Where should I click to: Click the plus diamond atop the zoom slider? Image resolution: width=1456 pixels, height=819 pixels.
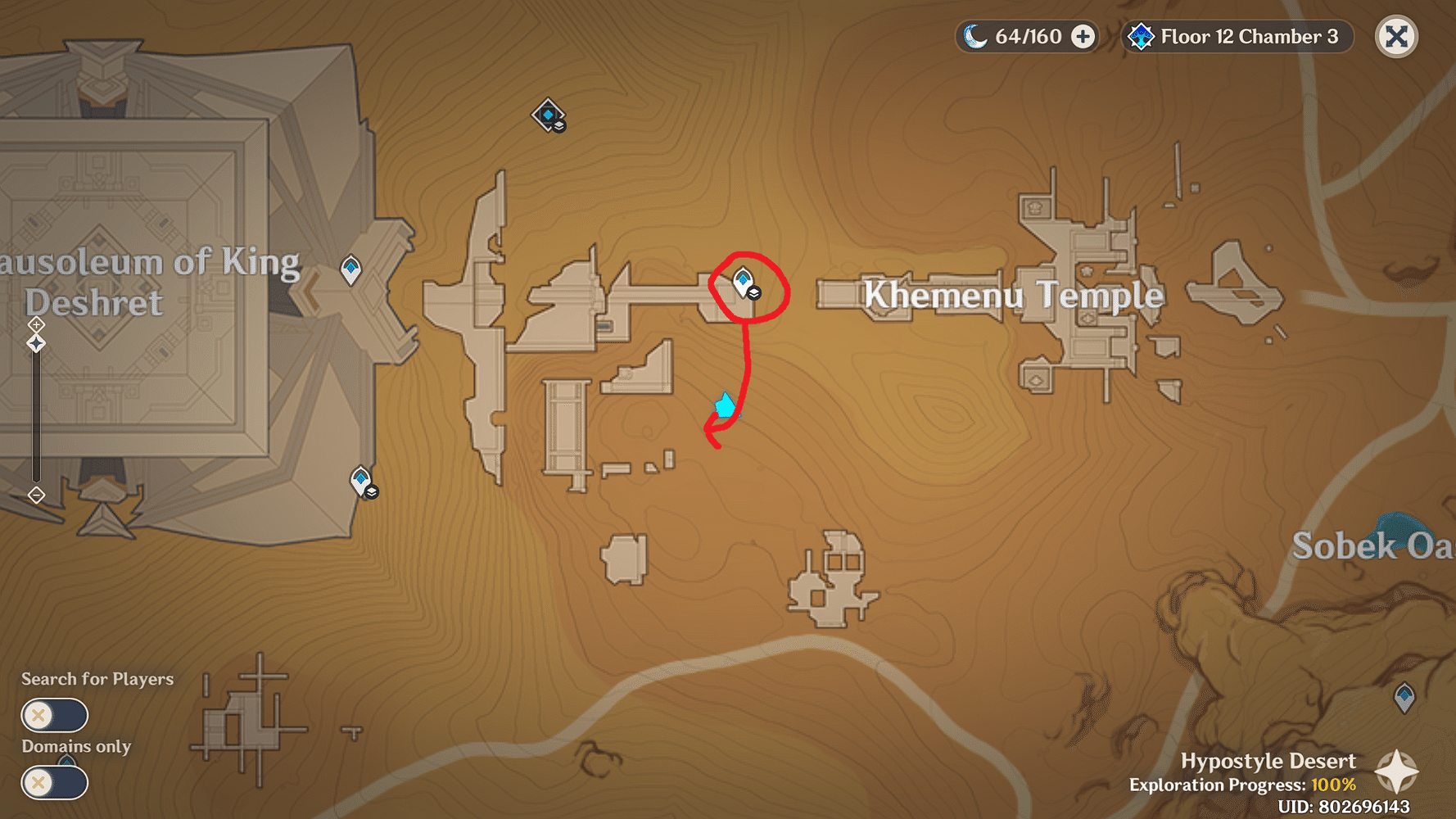36,325
